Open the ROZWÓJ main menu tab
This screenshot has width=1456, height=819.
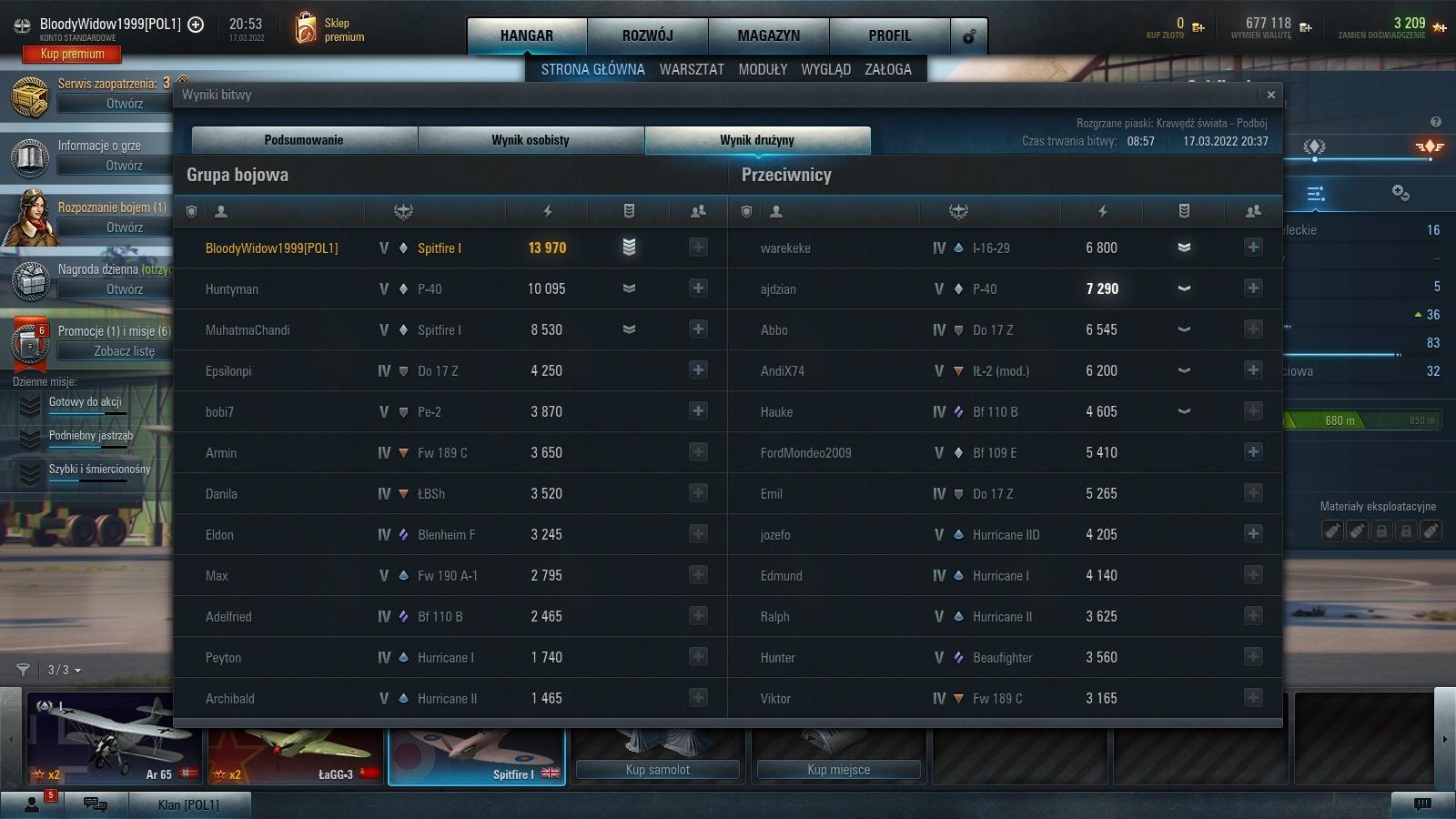[648, 35]
